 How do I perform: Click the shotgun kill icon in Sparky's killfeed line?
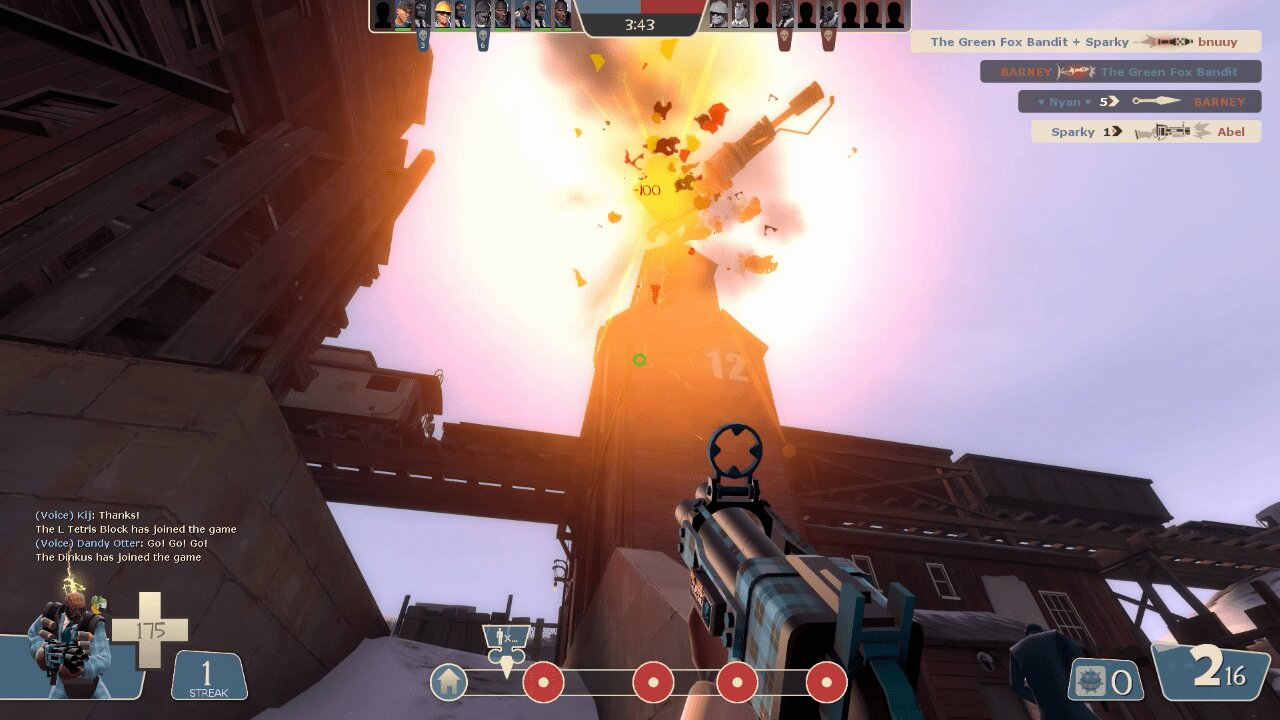[1170, 132]
